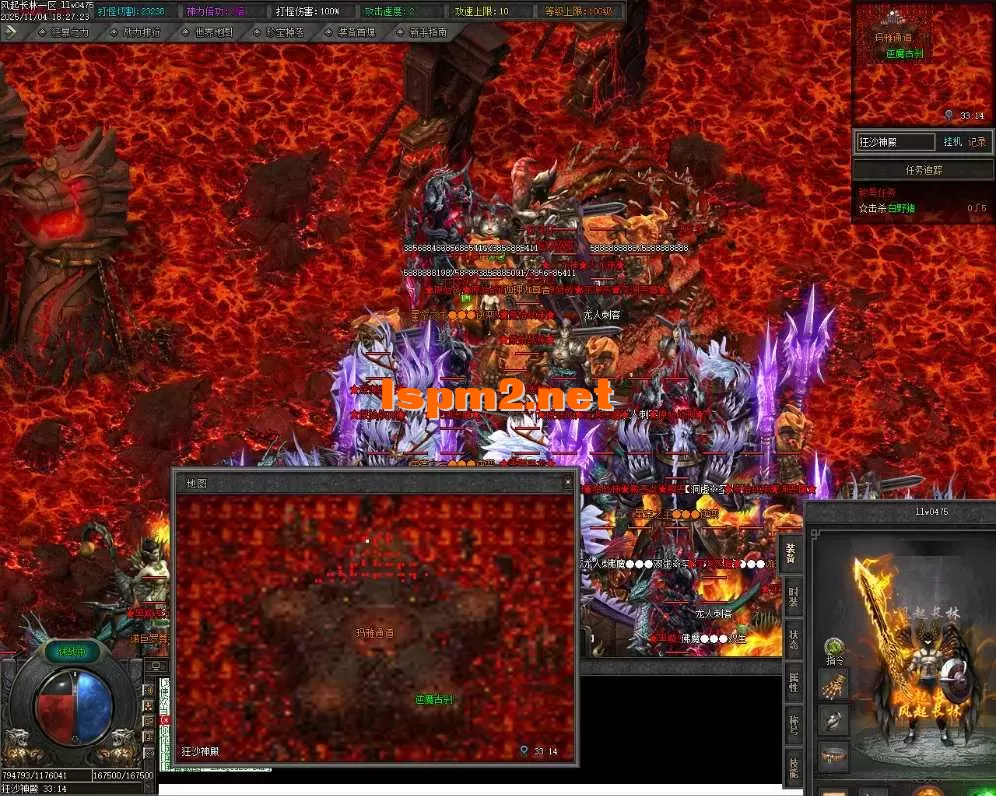
Task: Open the 战力排行 ranking menu
Action: pos(137,32)
